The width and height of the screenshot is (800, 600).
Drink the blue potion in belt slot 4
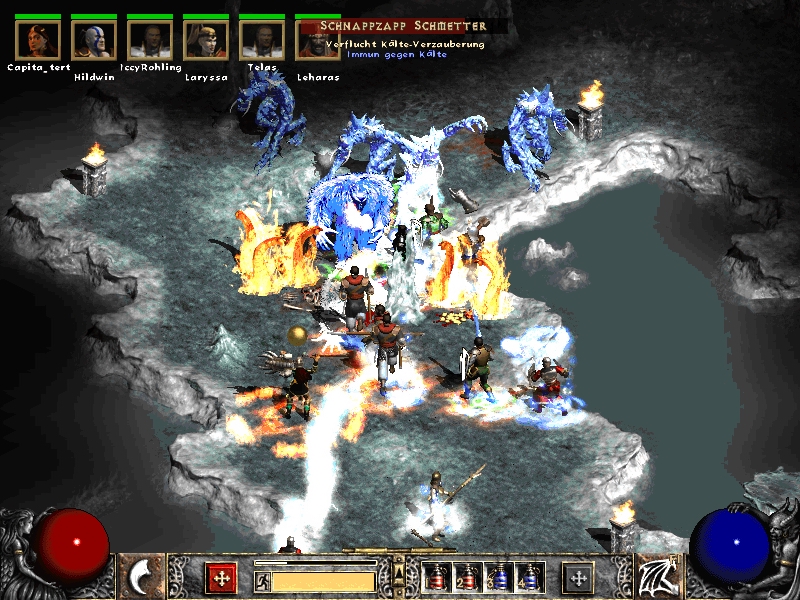coord(528,577)
